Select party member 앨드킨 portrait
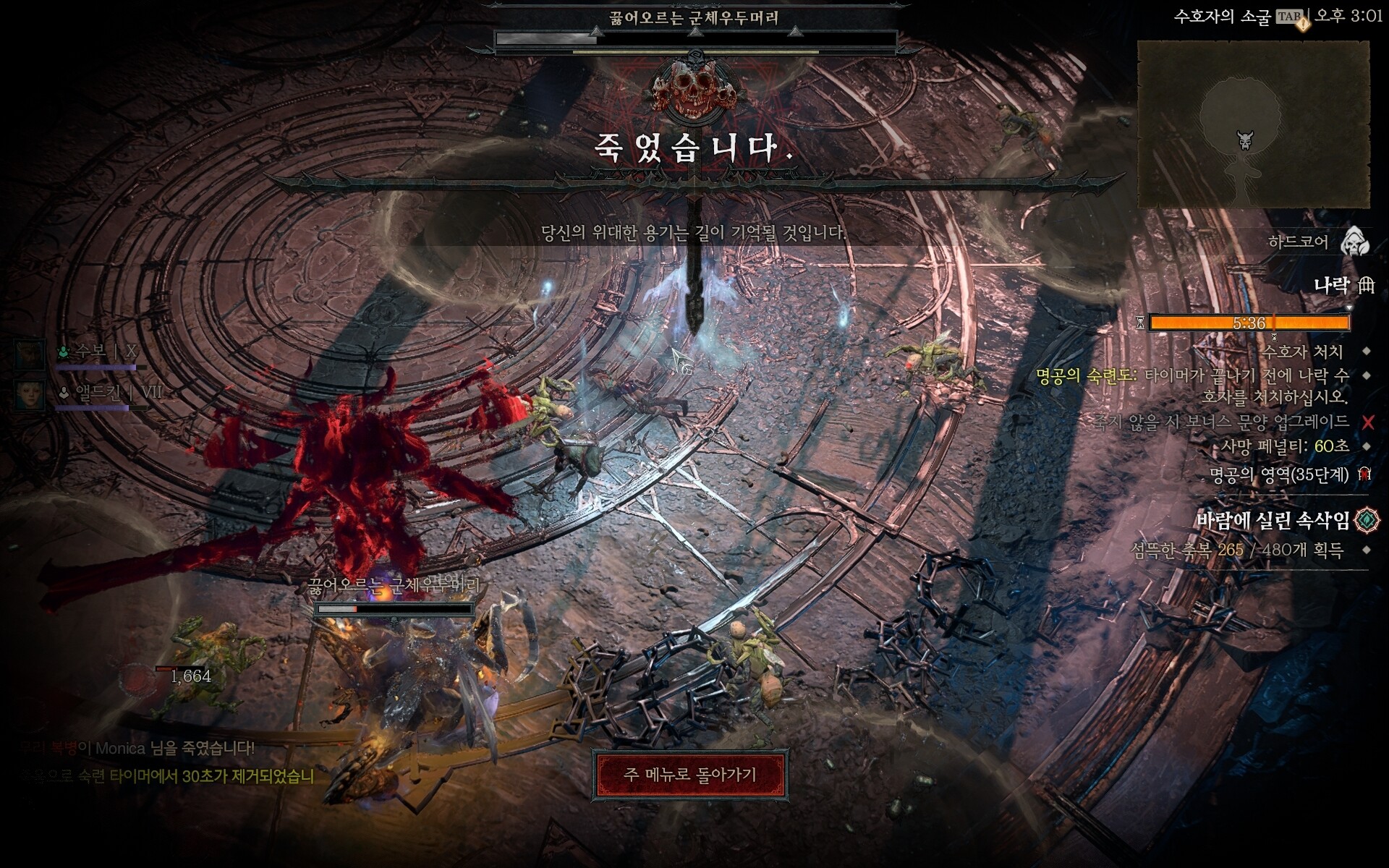 pyautogui.click(x=30, y=394)
